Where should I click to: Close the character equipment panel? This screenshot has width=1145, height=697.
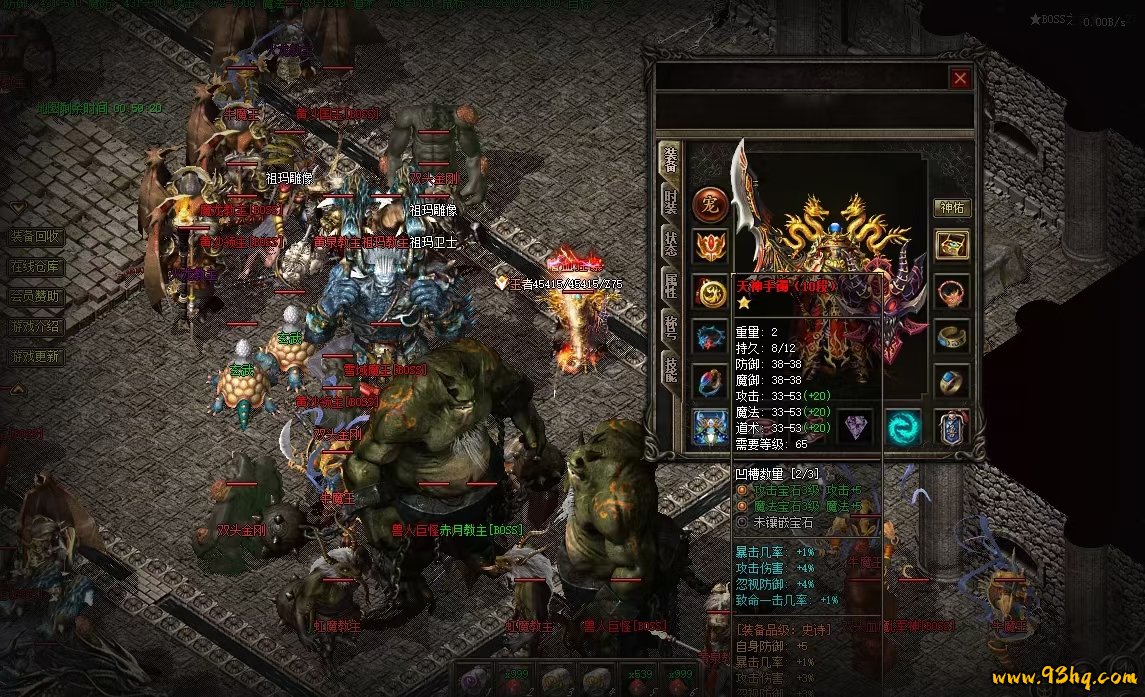click(x=960, y=78)
